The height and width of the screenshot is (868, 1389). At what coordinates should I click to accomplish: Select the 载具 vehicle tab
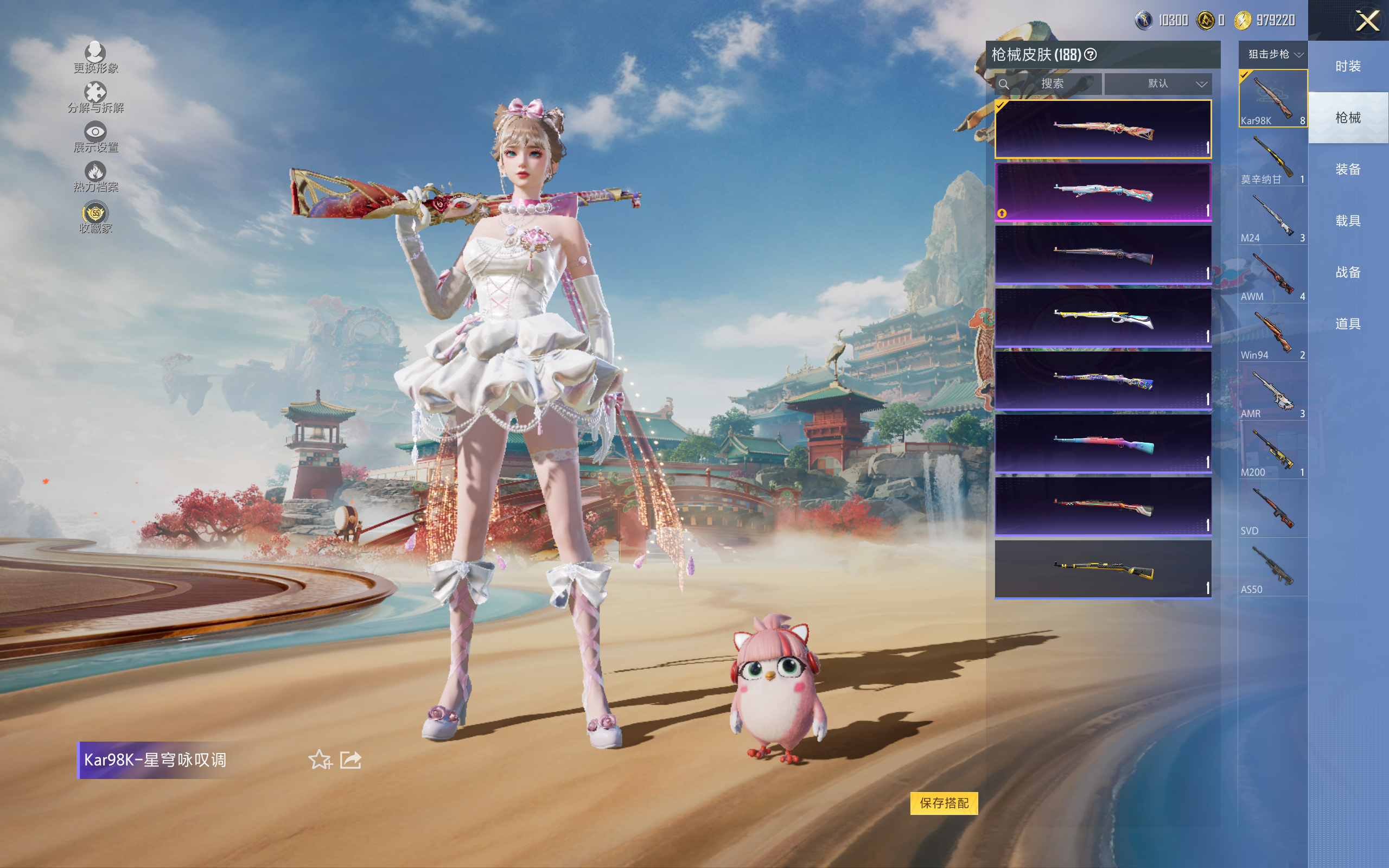coord(1348,221)
